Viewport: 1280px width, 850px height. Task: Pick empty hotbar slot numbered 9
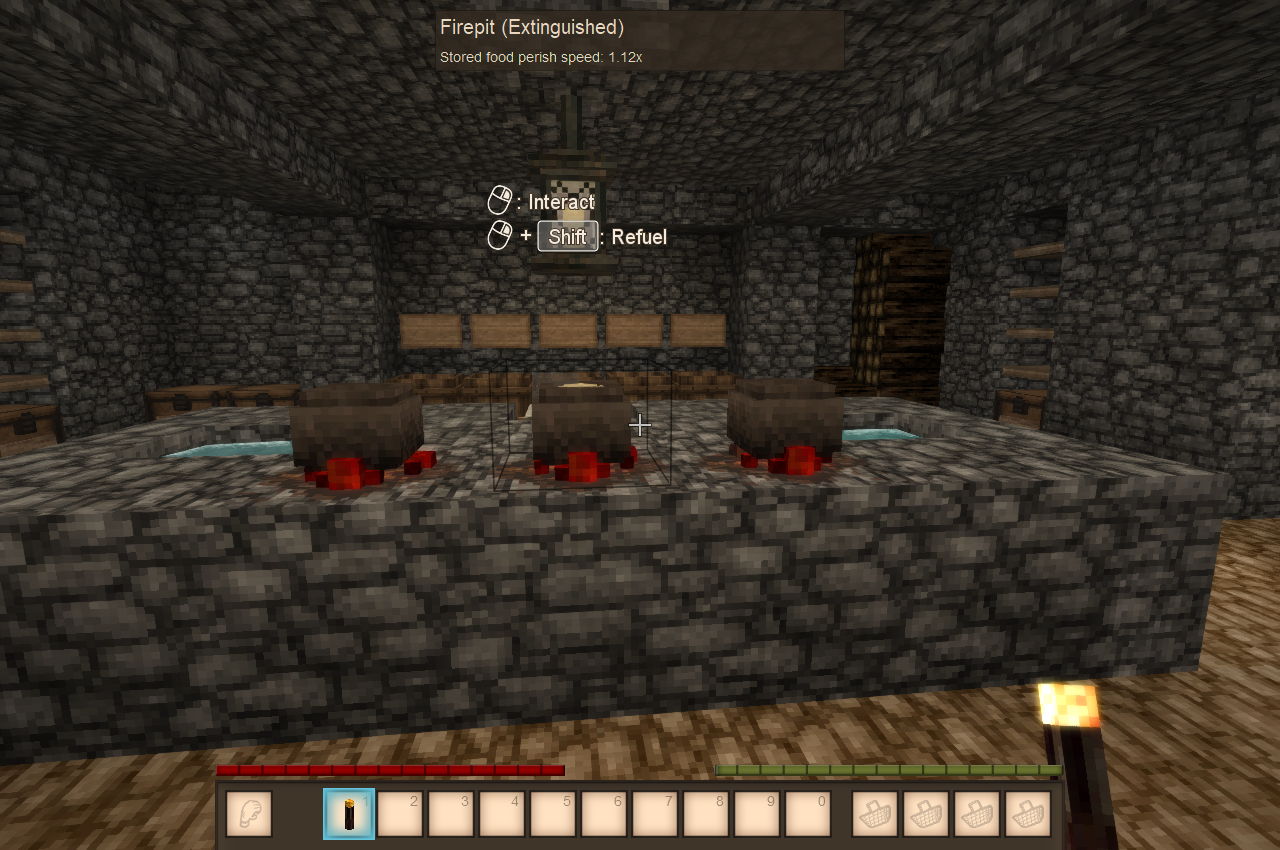pos(757,814)
